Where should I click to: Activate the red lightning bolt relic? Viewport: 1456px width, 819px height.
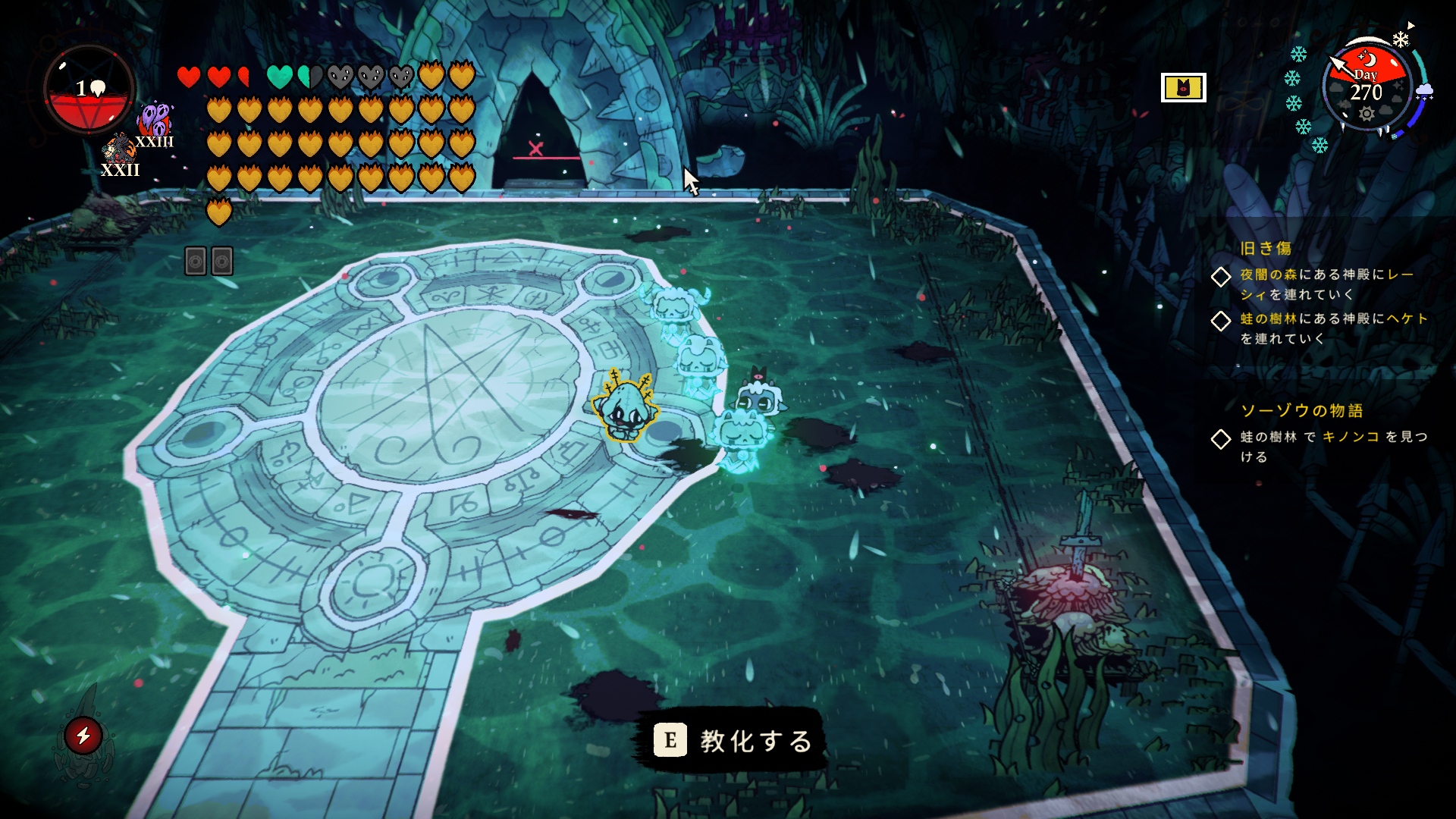pos(83,735)
